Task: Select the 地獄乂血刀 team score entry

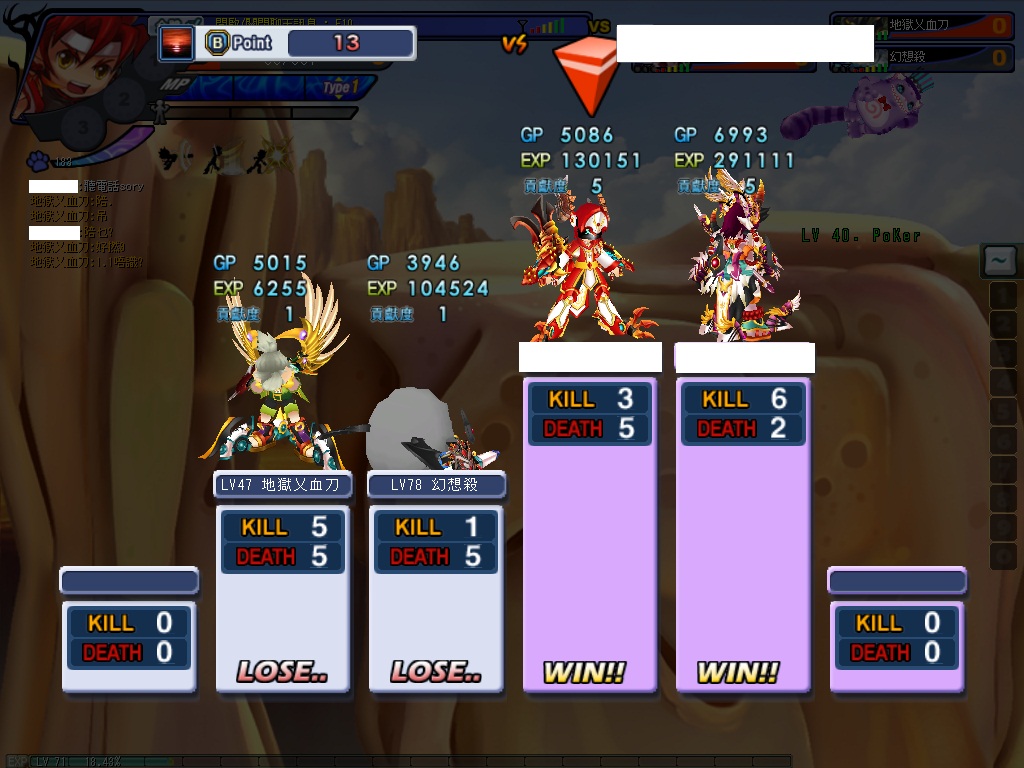Action: tap(921, 25)
